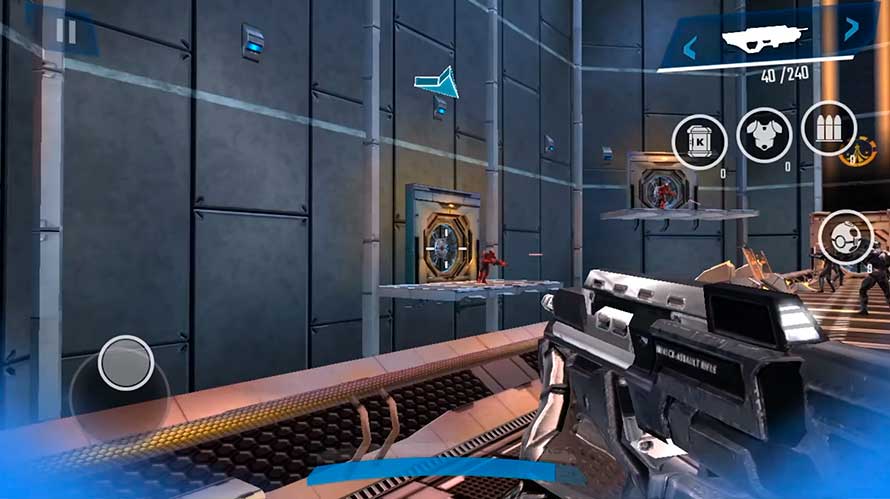
Task: Tap the assault rifle weapon icon
Action: pos(767,40)
